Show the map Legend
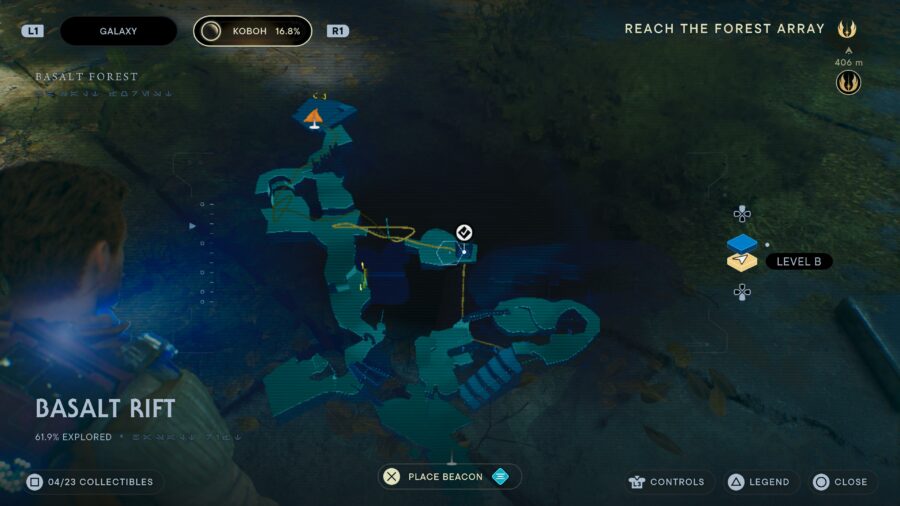This screenshot has height=506, width=900. coord(758,482)
